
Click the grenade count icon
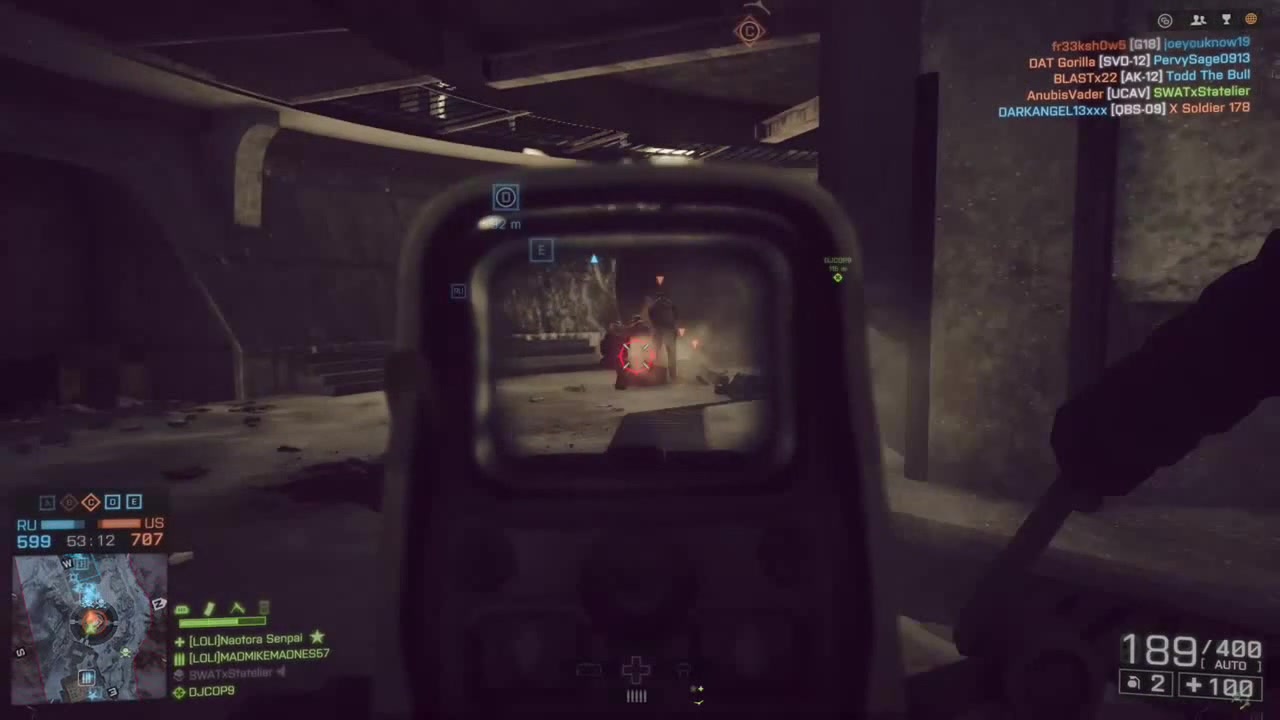click(x=1131, y=683)
